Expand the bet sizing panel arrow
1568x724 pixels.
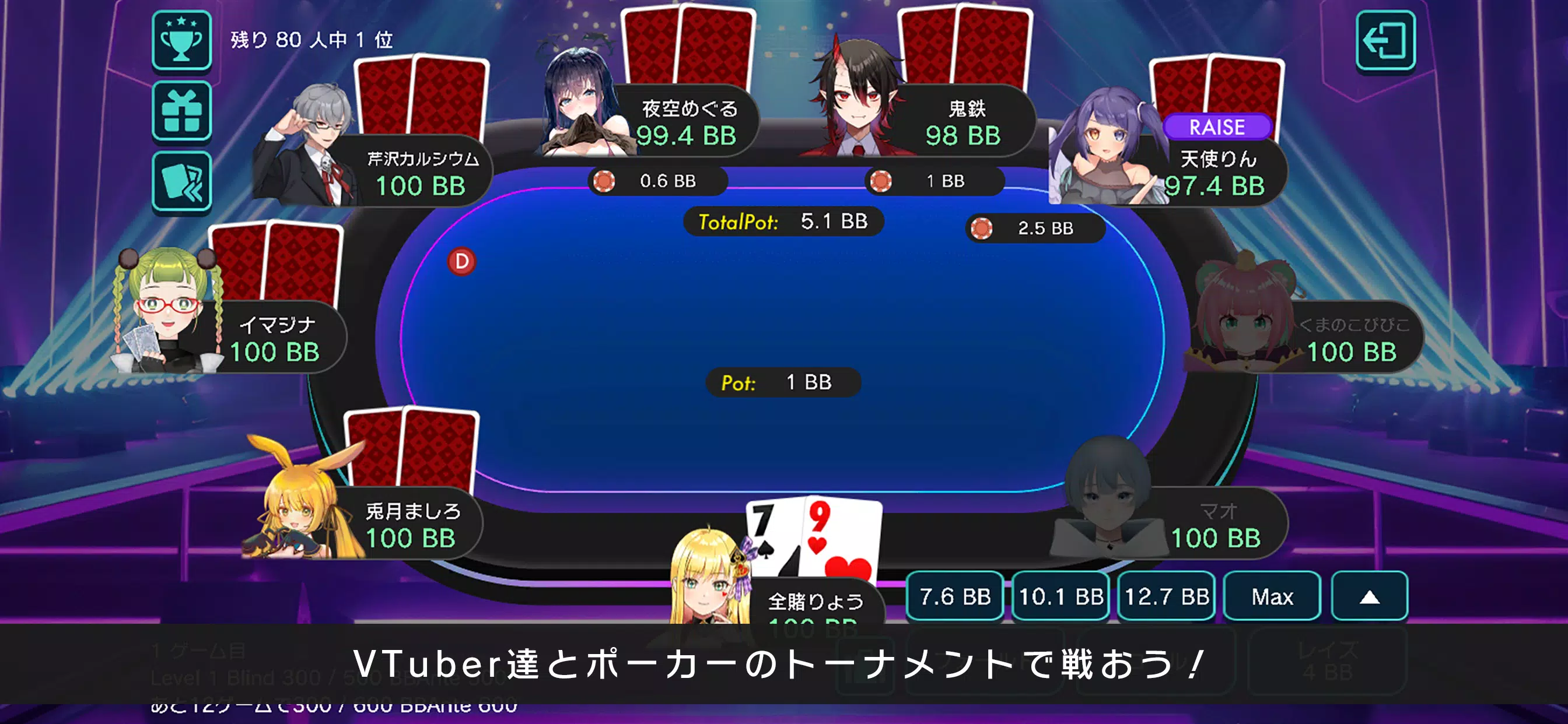tap(1369, 597)
